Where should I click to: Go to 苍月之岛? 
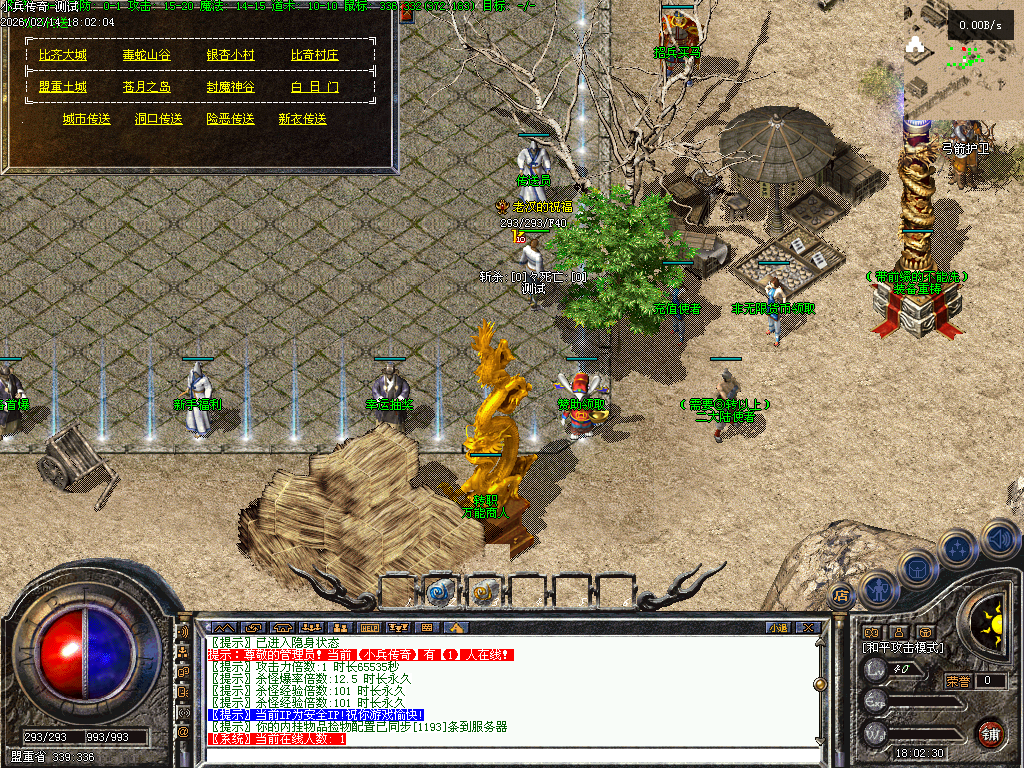[146, 87]
